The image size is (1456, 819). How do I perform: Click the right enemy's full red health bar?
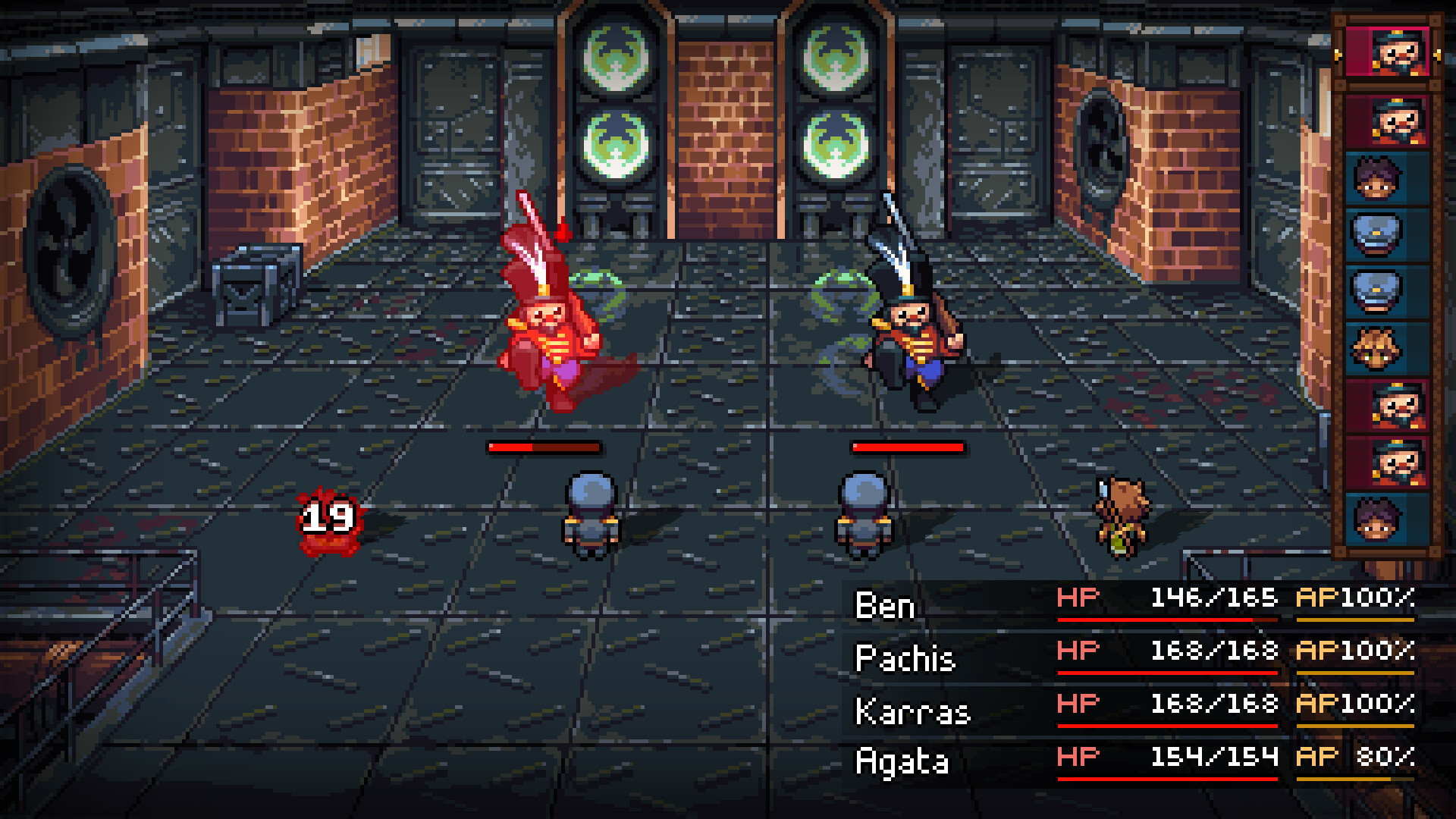coord(907,448)
